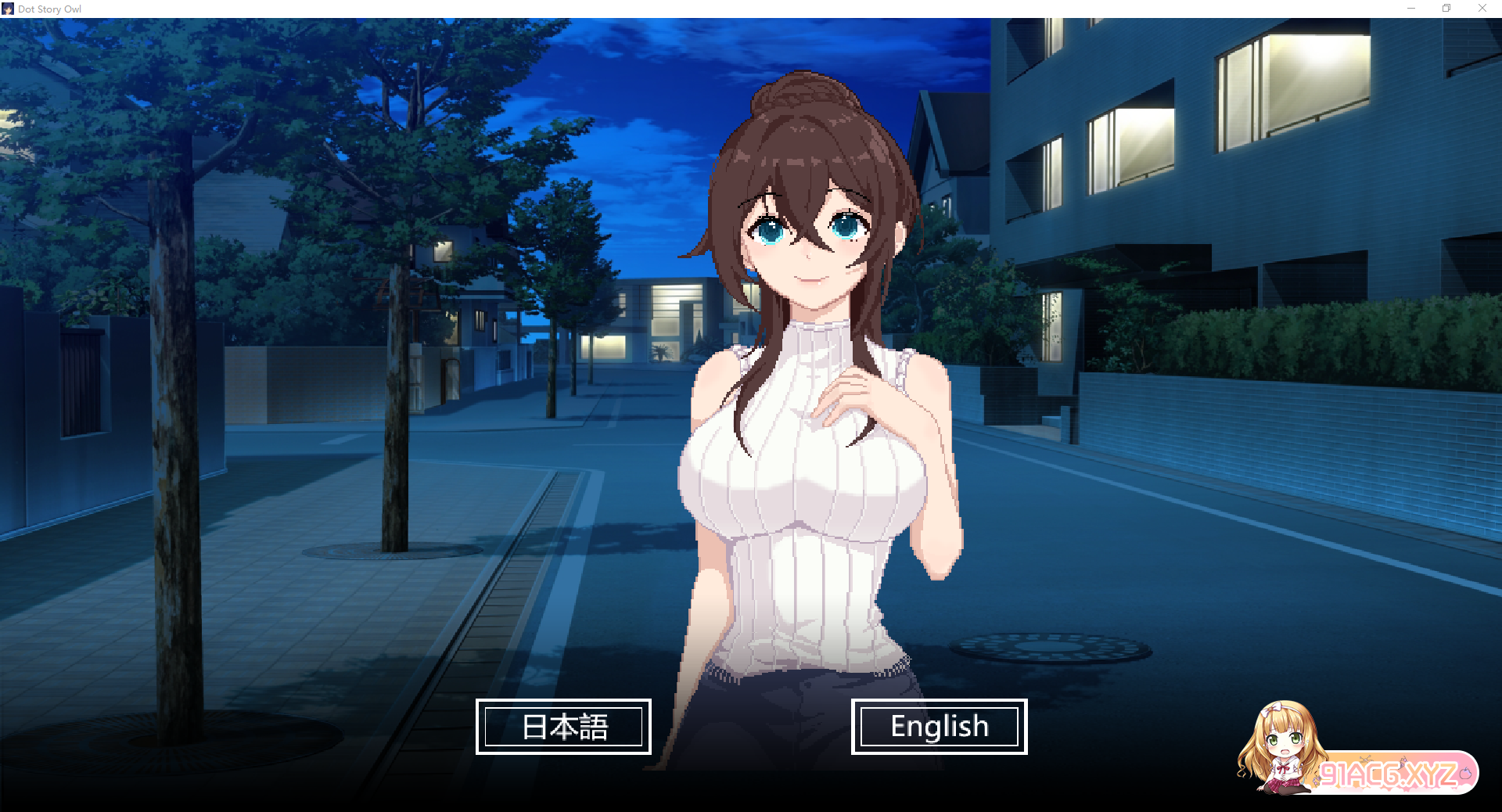Choose the 日本語 language button
Image resolution: width=1502 pixels, height=812 pixels.
(563, 727)
